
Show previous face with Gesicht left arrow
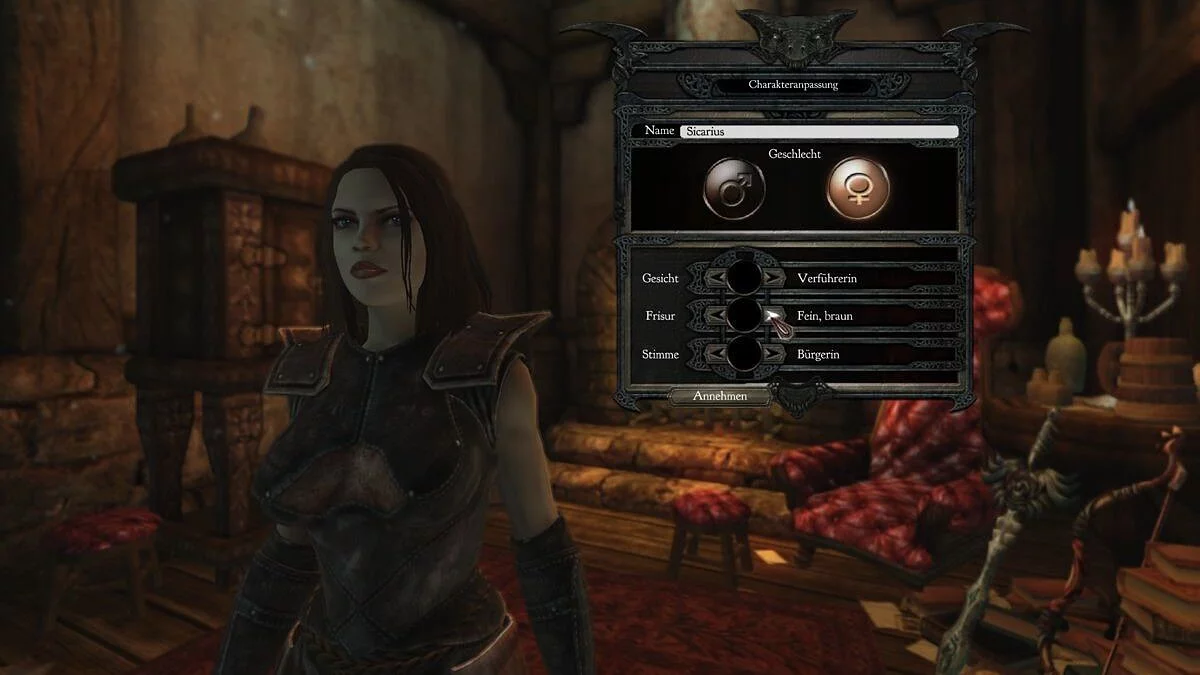(714, 277)
